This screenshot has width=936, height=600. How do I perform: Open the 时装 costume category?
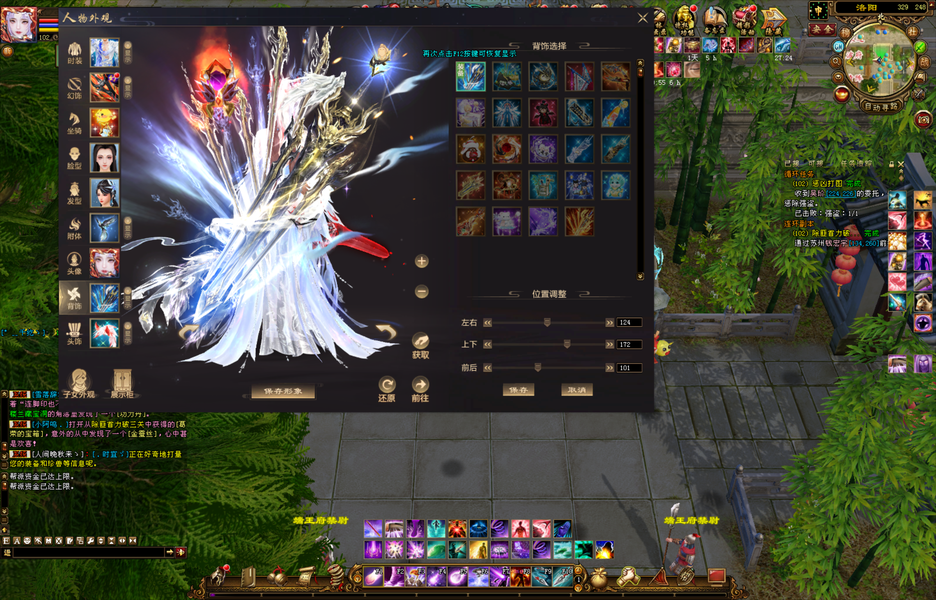75,51
